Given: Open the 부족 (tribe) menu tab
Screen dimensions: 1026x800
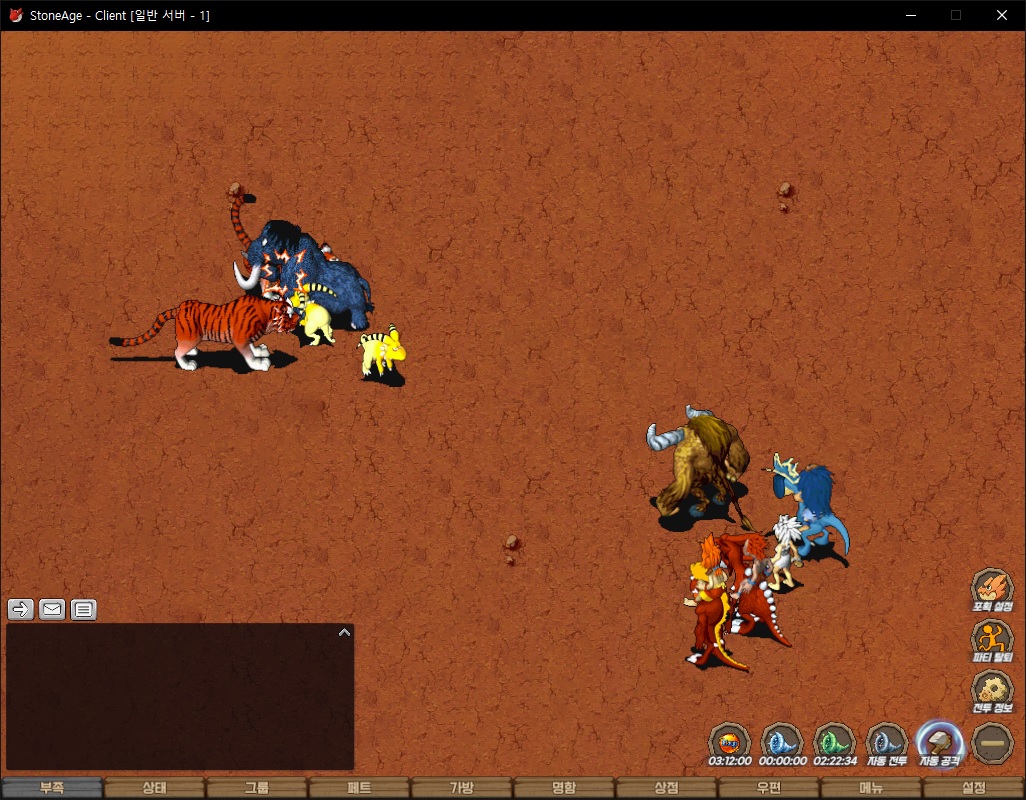Looking at the screenshot, I should pyautogui.click(x=52, y=788).
